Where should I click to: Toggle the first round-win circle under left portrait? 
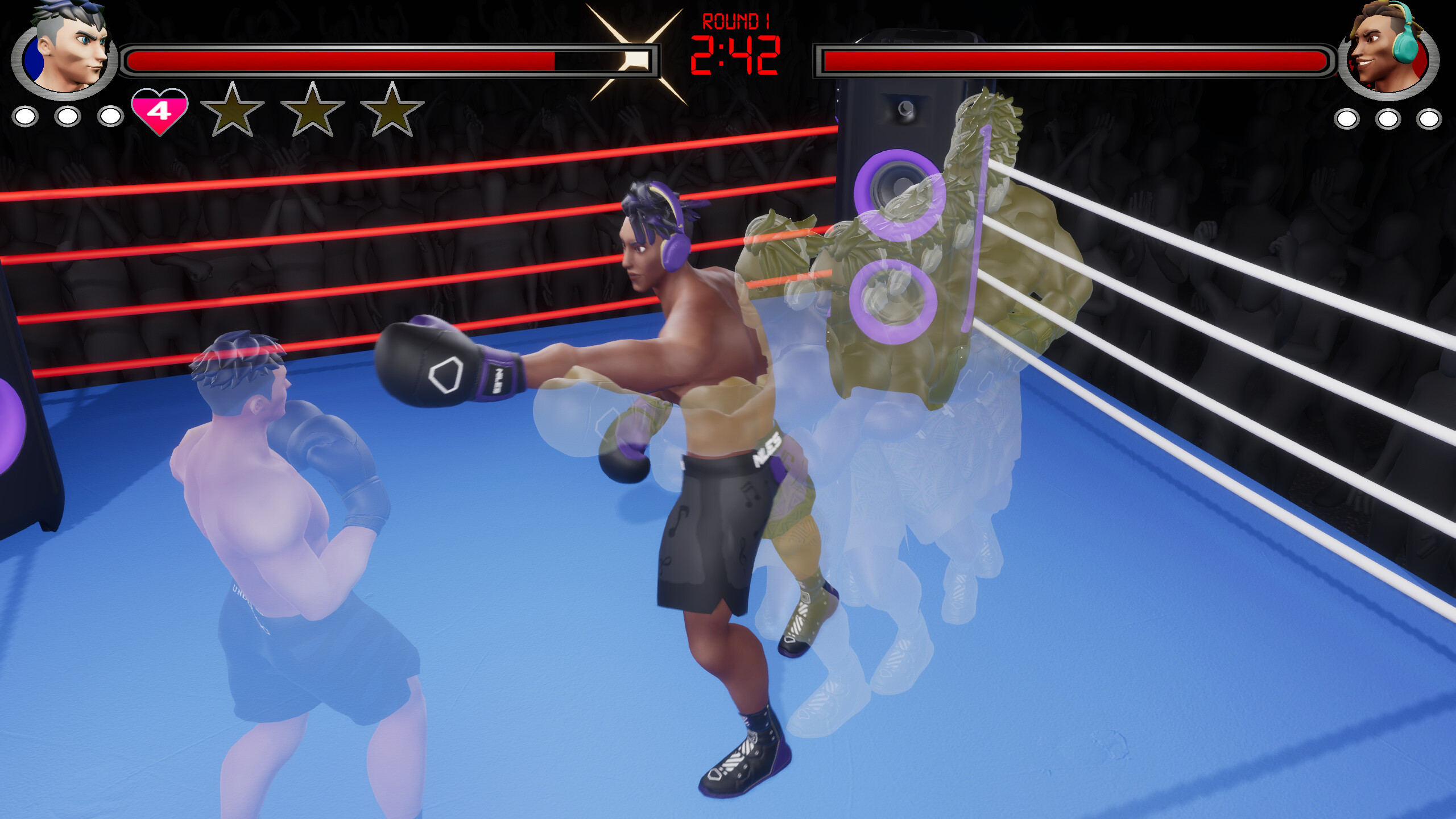tap(24, 118)
